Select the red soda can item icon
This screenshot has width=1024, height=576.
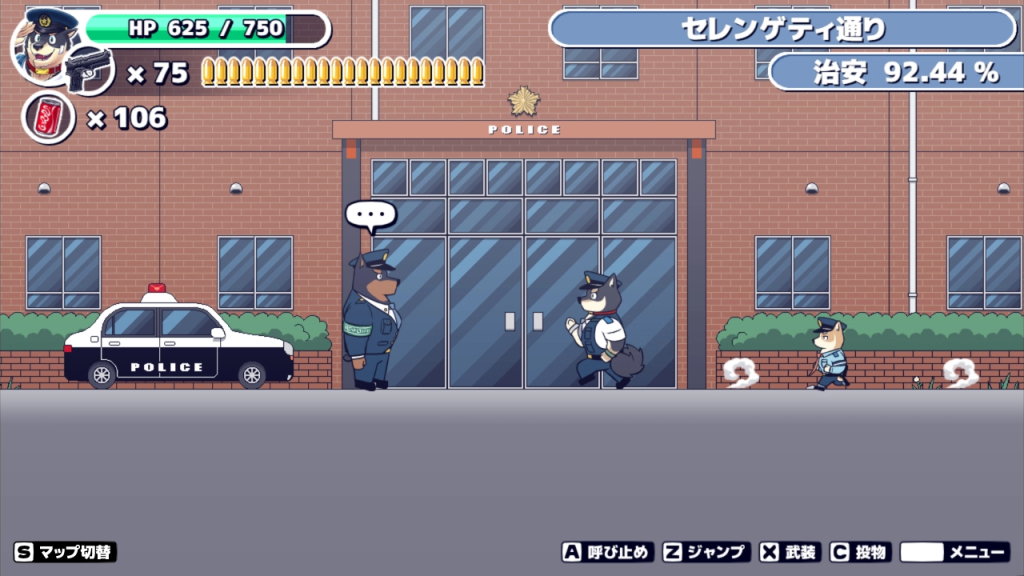pyautogui.click(x=48, y=117)
